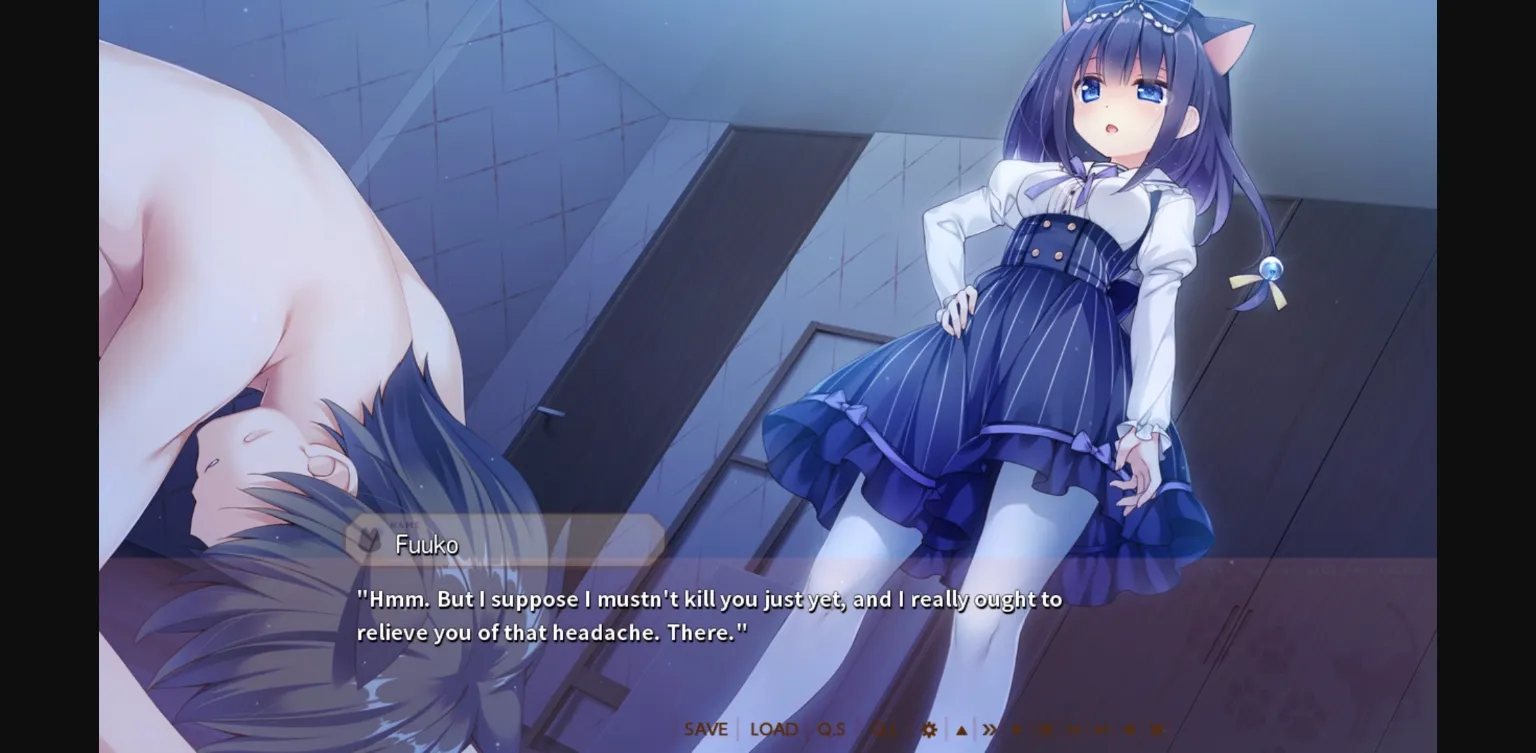Open the message backlog icon
The image size is (1536, 753).
click(1046, 729)
